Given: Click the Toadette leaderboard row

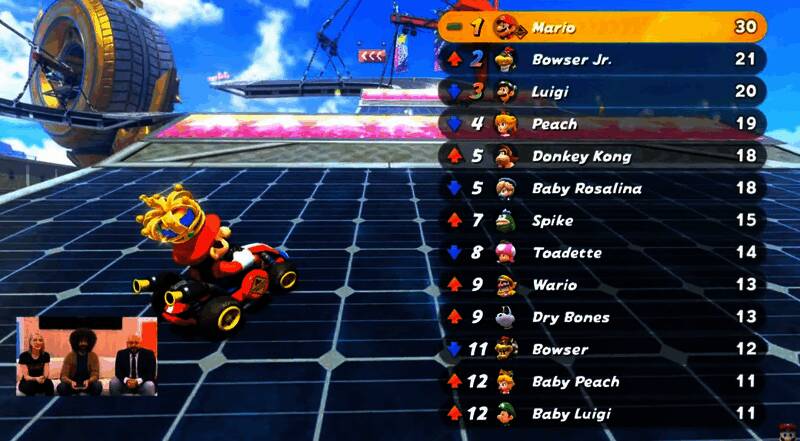Looking at the screenshot, I should [602, 253].
